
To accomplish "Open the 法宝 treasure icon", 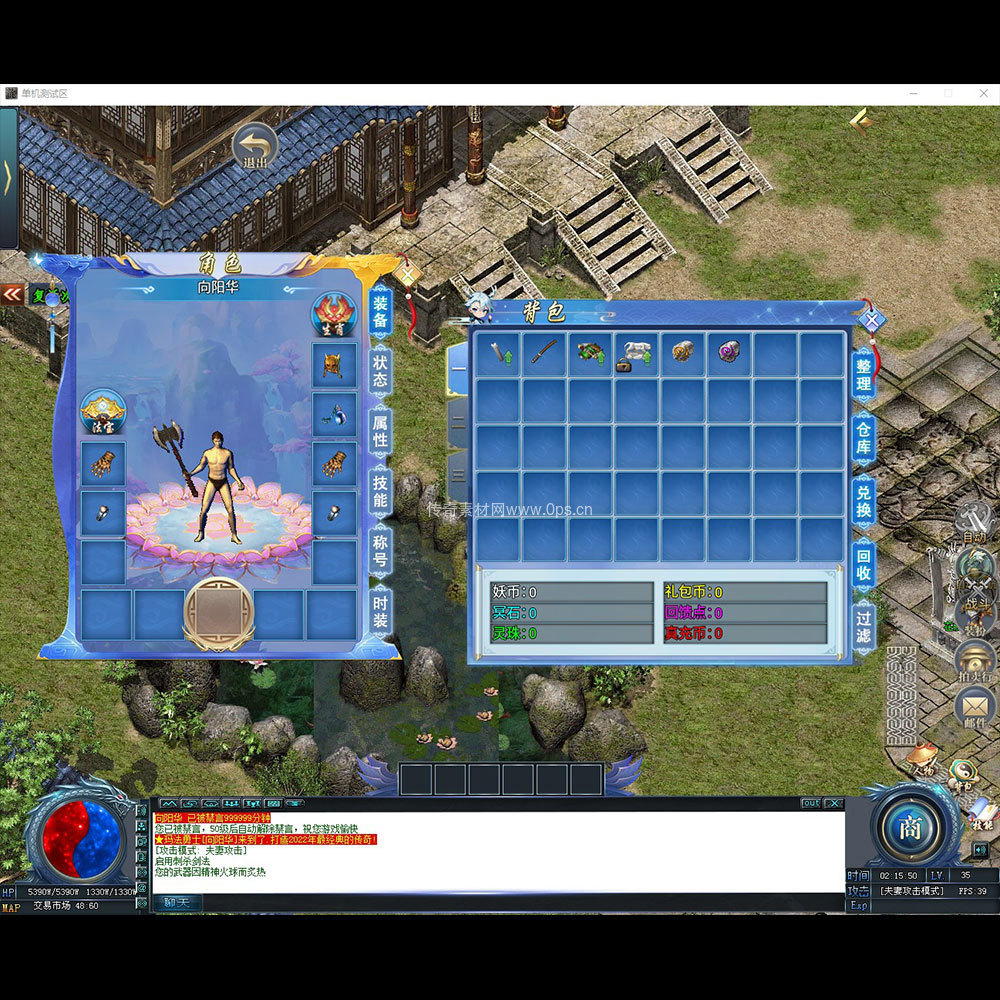I will click(103, 410).
